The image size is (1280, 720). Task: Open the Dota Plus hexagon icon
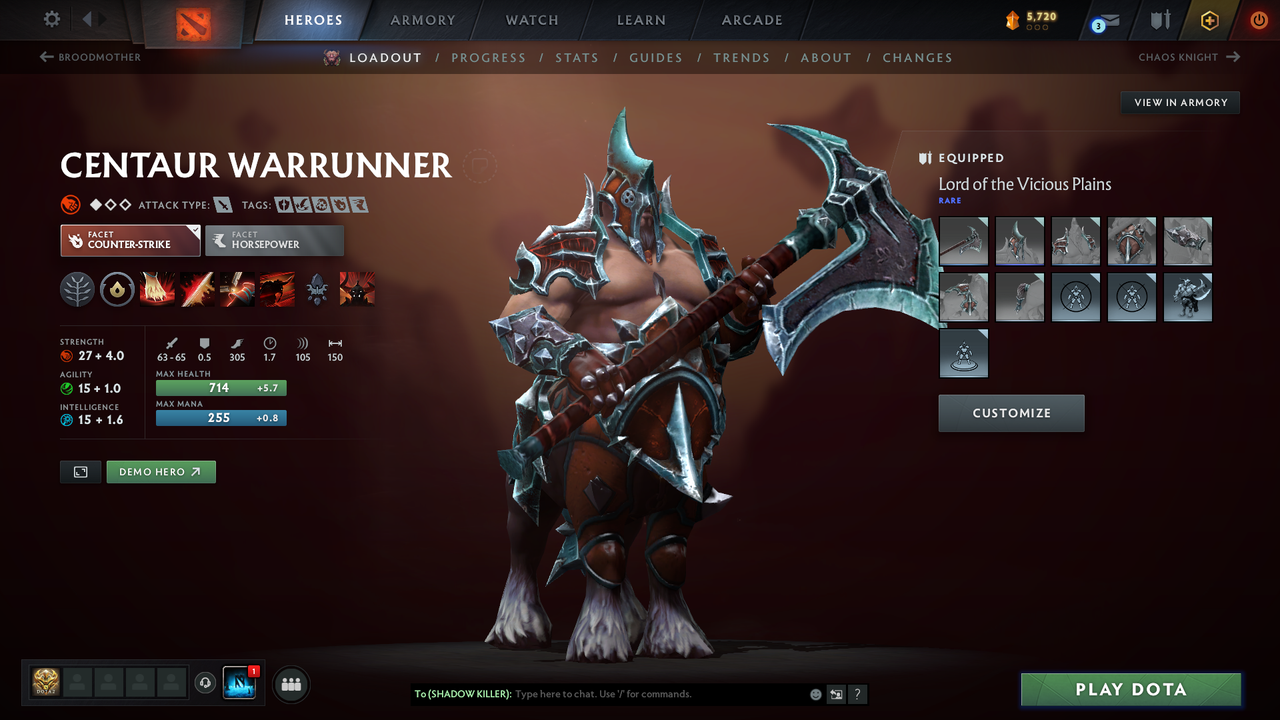(x=1210, y=19)
